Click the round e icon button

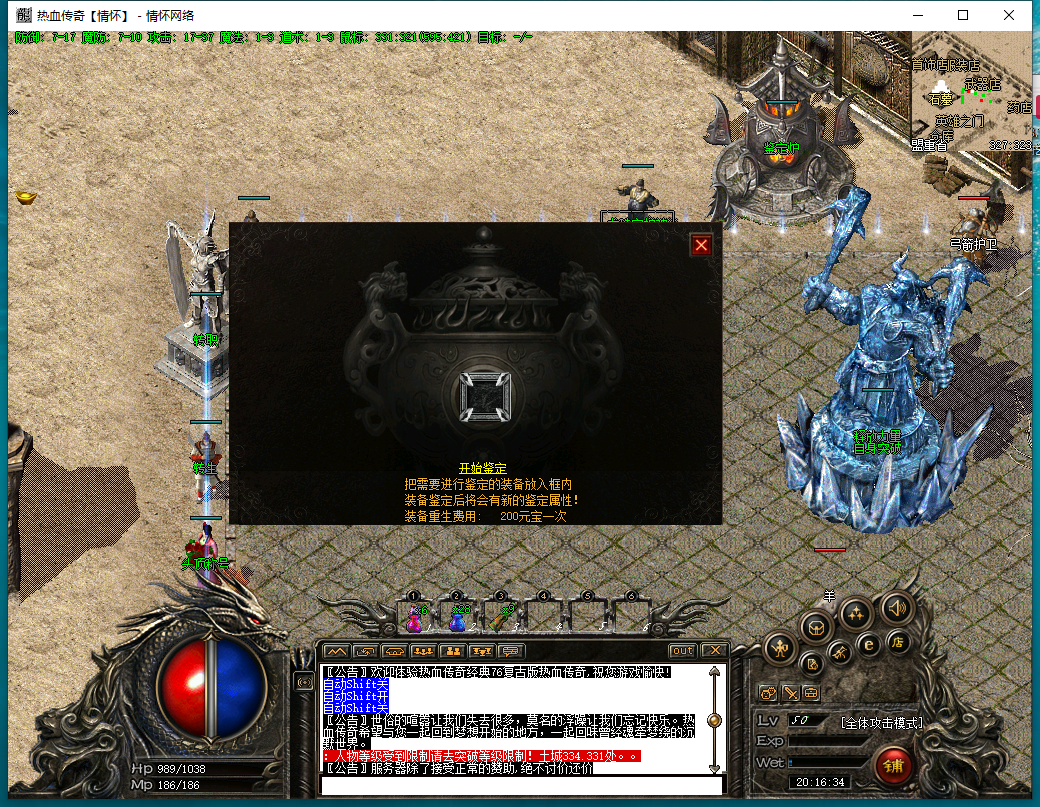pos(869,645)
